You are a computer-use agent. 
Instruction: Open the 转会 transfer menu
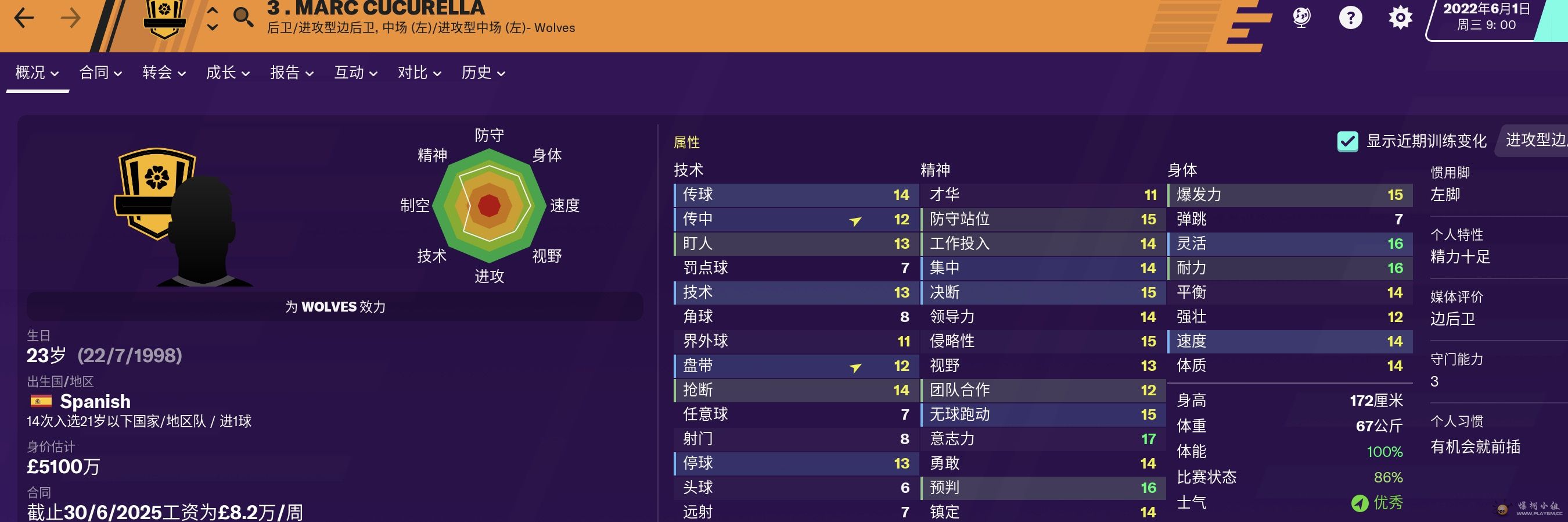coord(164,73)
